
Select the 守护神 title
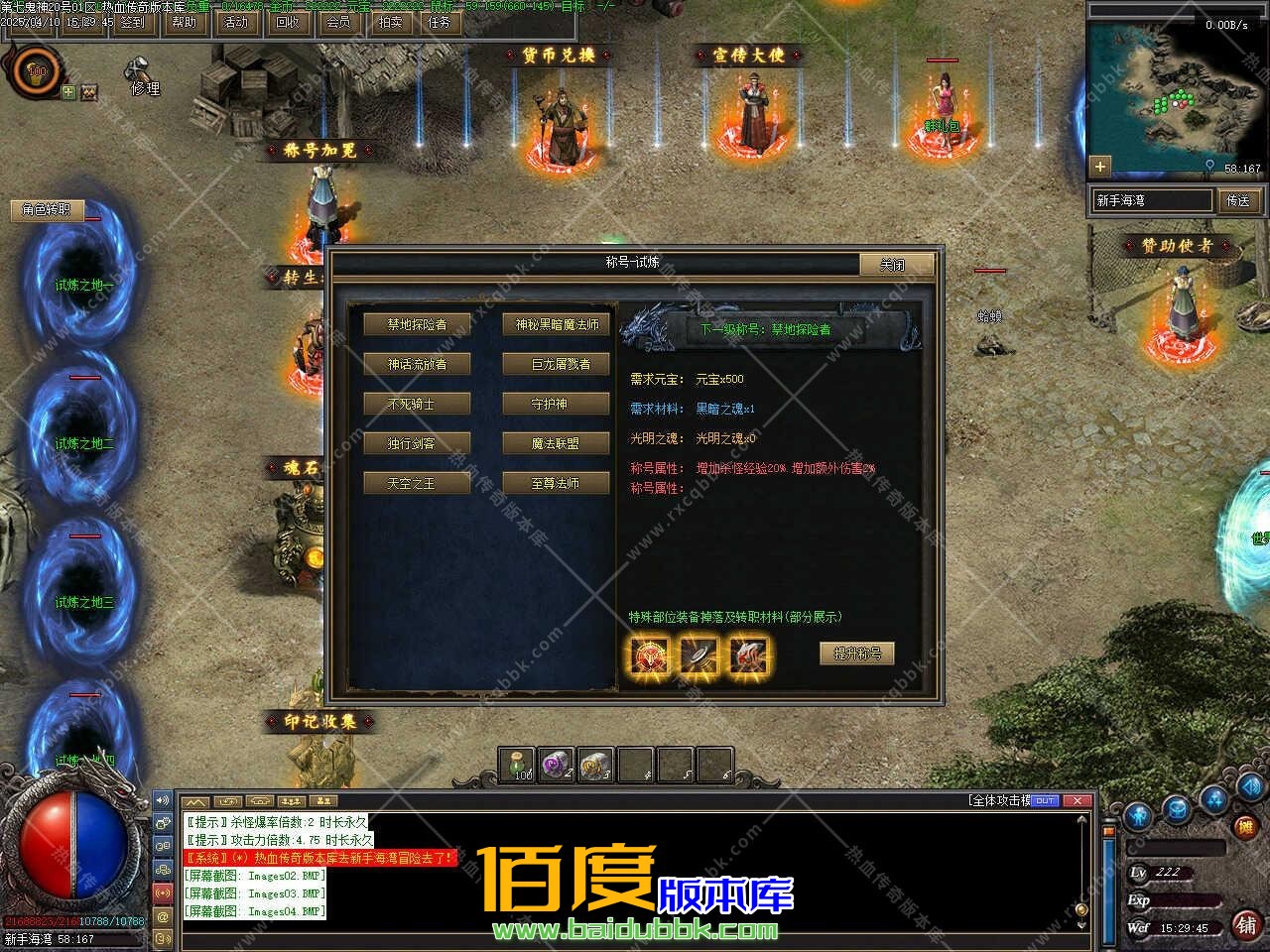click(x=556, y=404)
